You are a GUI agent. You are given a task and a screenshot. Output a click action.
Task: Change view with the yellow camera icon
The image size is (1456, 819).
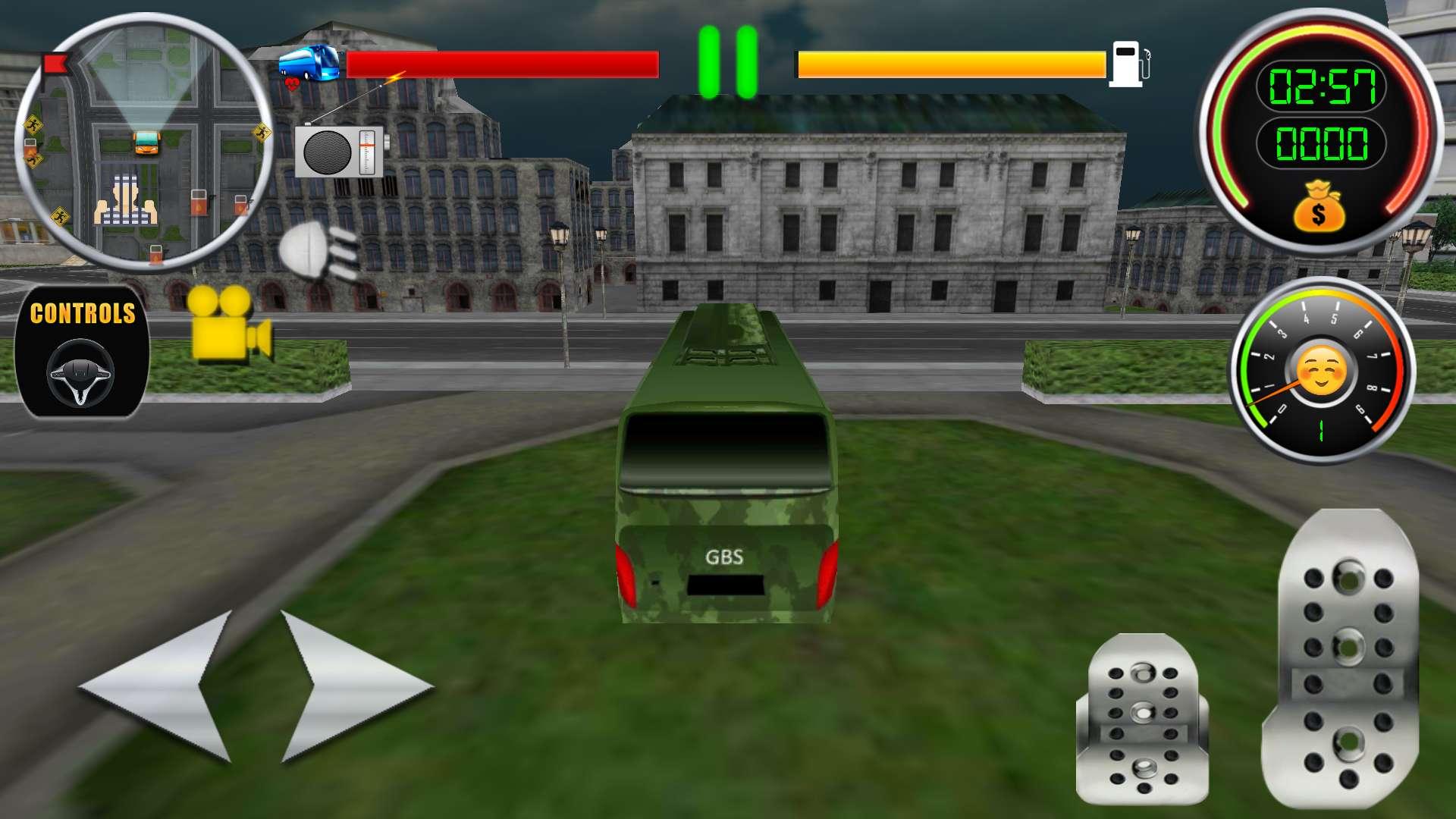(x=230, y=323)
